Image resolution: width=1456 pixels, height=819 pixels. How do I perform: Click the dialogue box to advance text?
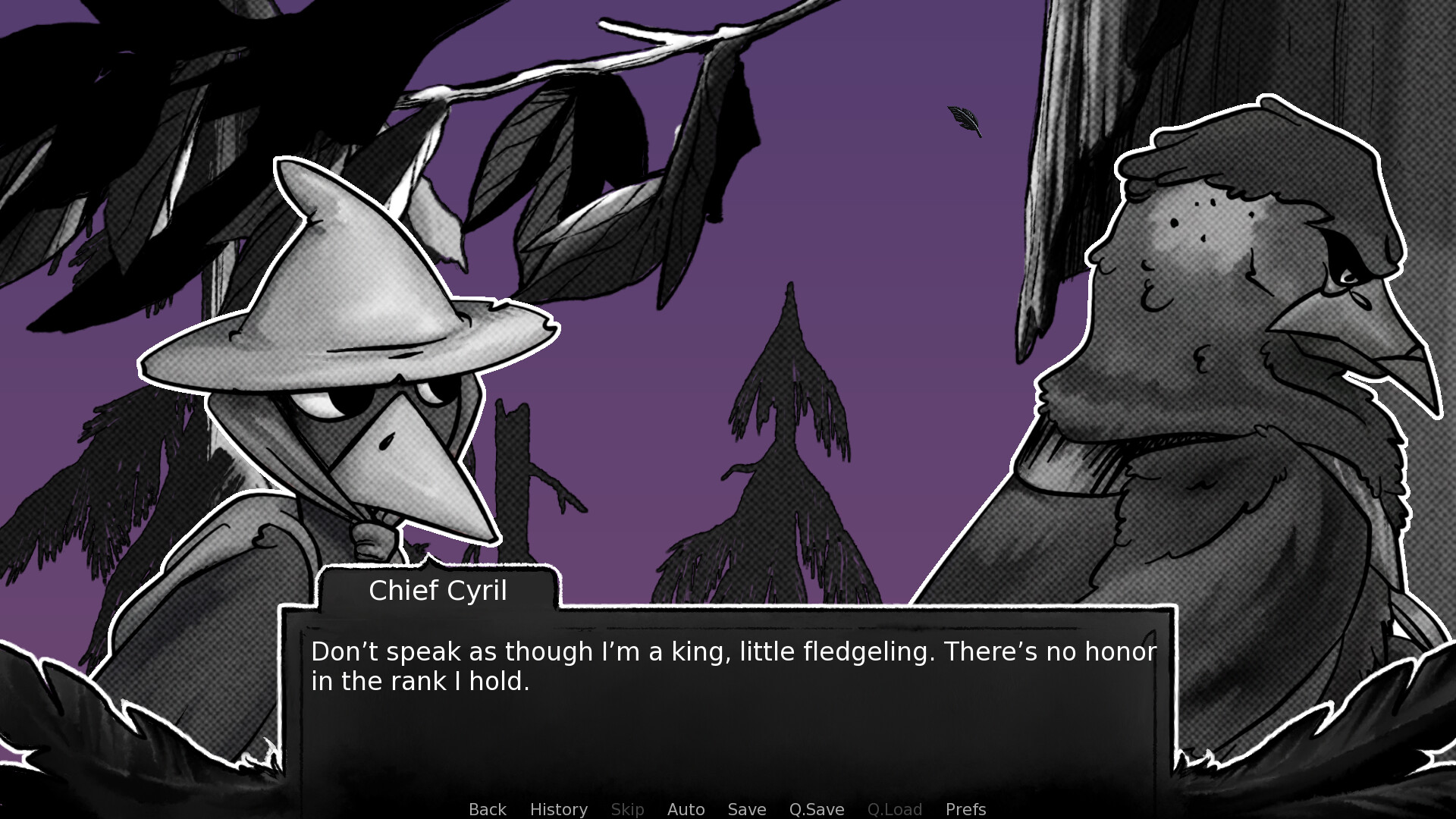point(728,698)
